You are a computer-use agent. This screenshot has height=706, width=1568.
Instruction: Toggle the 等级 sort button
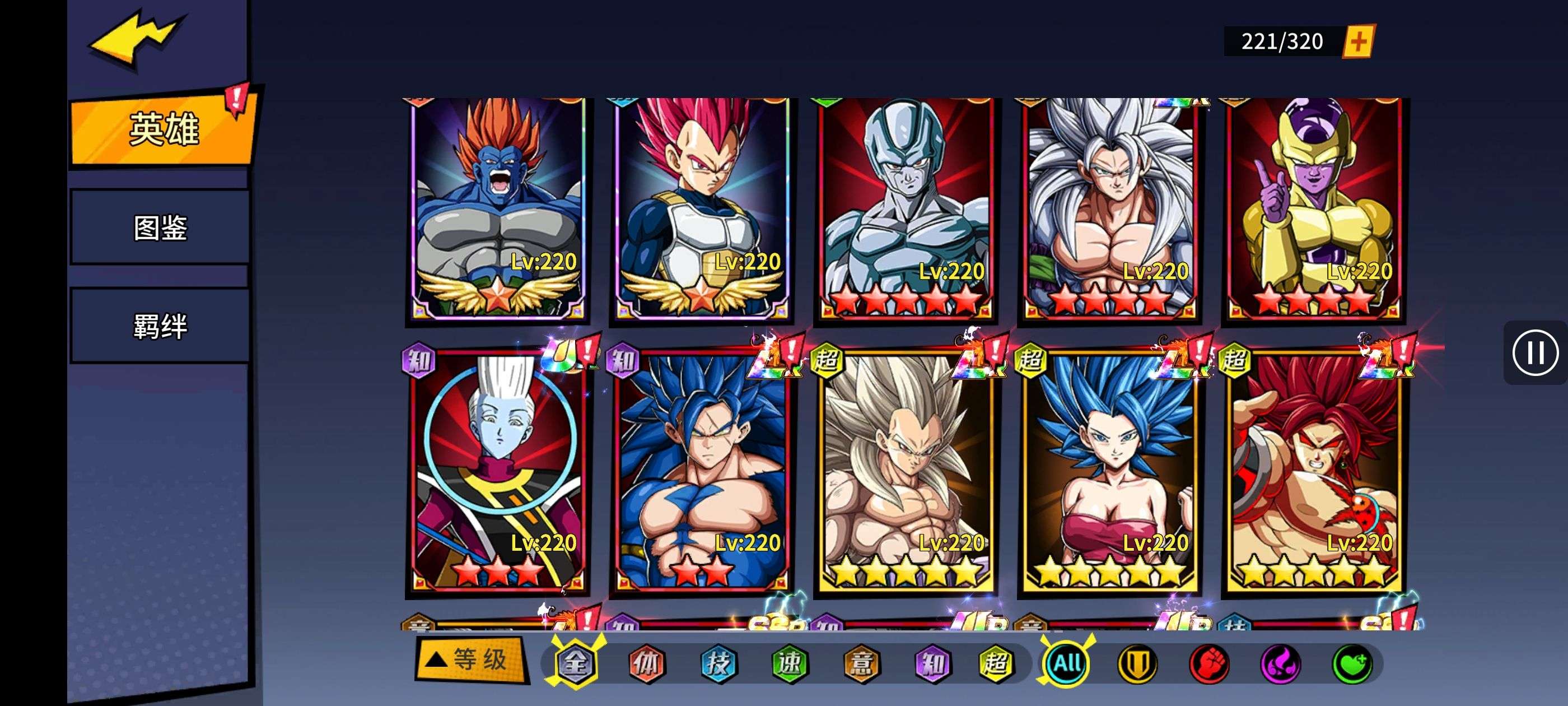pyautogui.click(x=470, y=659)
